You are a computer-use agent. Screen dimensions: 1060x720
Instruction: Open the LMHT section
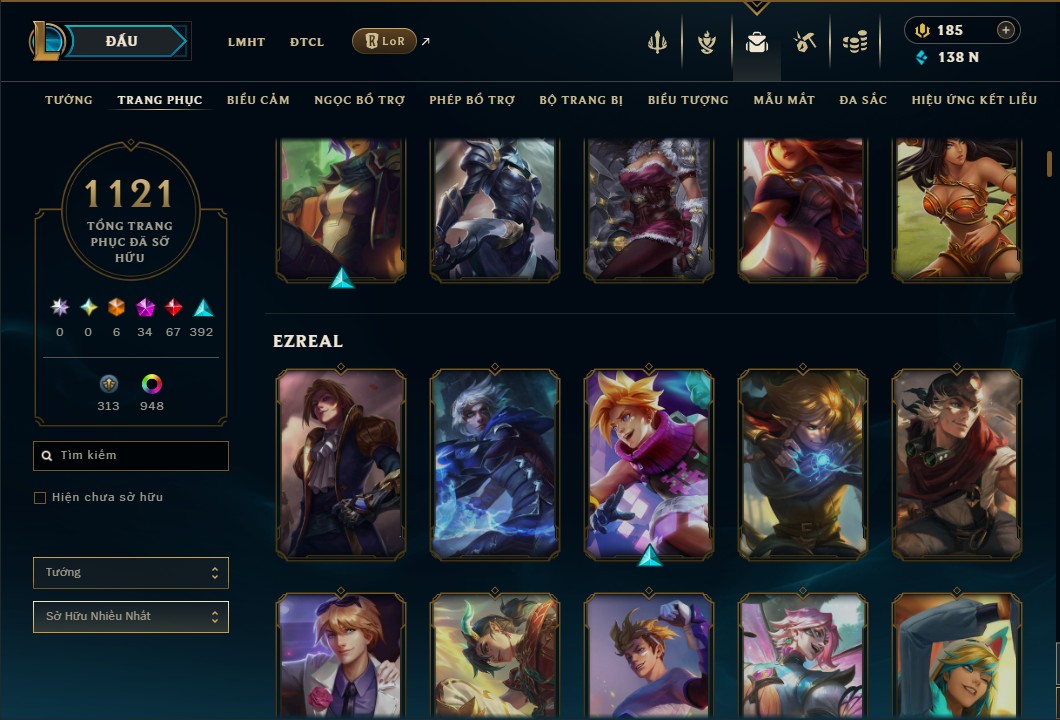coord(246,42)
